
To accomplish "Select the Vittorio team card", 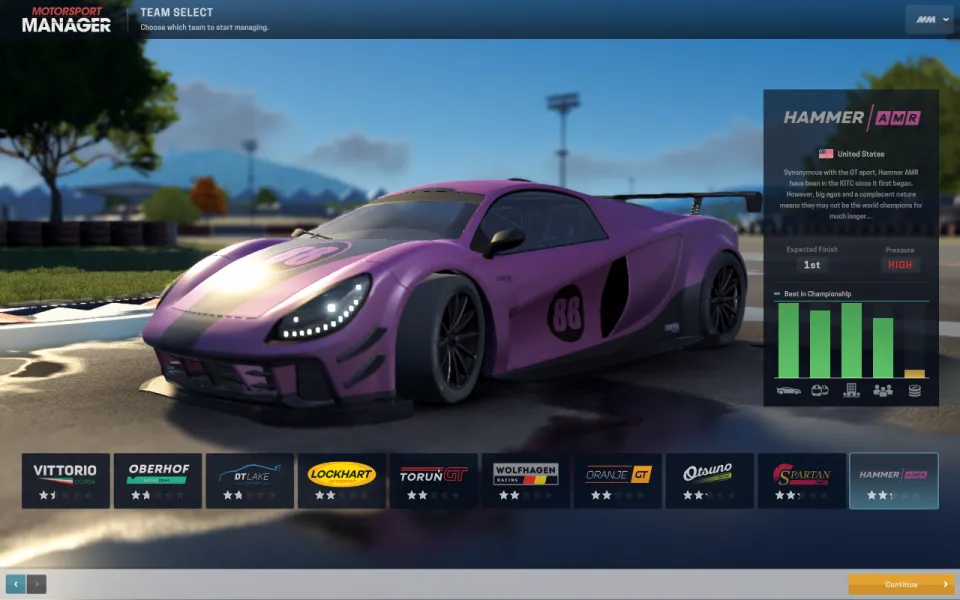I will pos(66,481).
